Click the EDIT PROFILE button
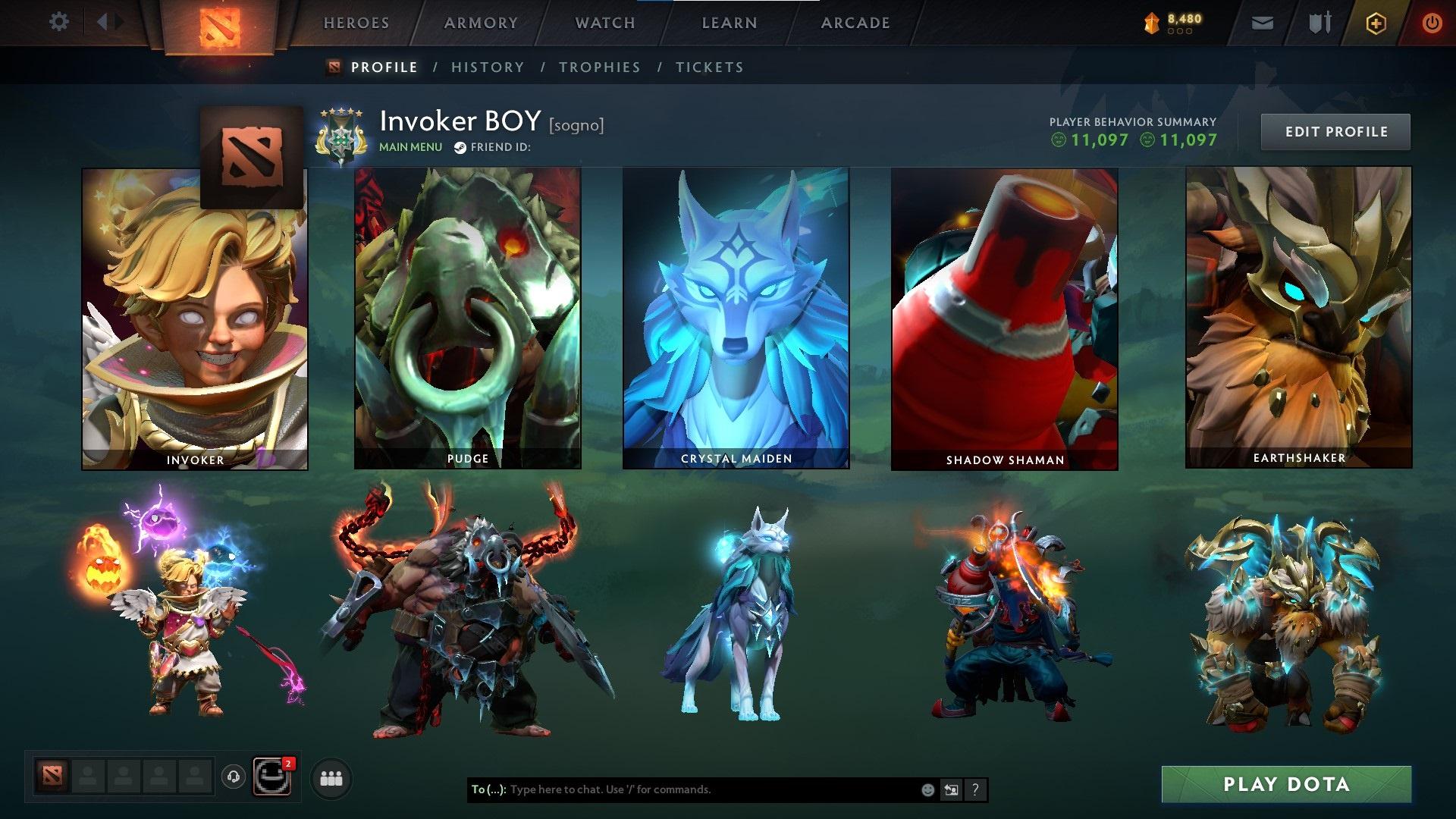Screen dimensions: 1456x819 tap(1335, 131)
